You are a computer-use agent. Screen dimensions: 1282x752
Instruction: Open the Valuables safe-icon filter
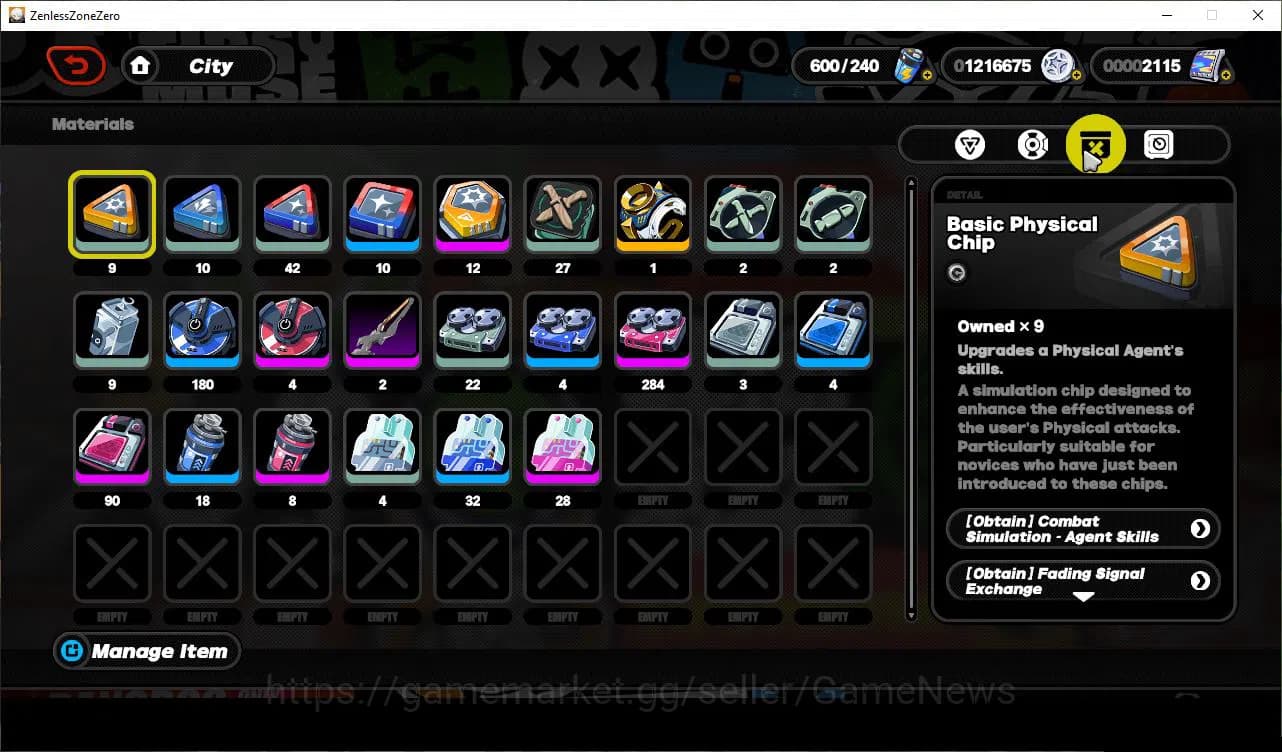click(x=1158, y=145)
